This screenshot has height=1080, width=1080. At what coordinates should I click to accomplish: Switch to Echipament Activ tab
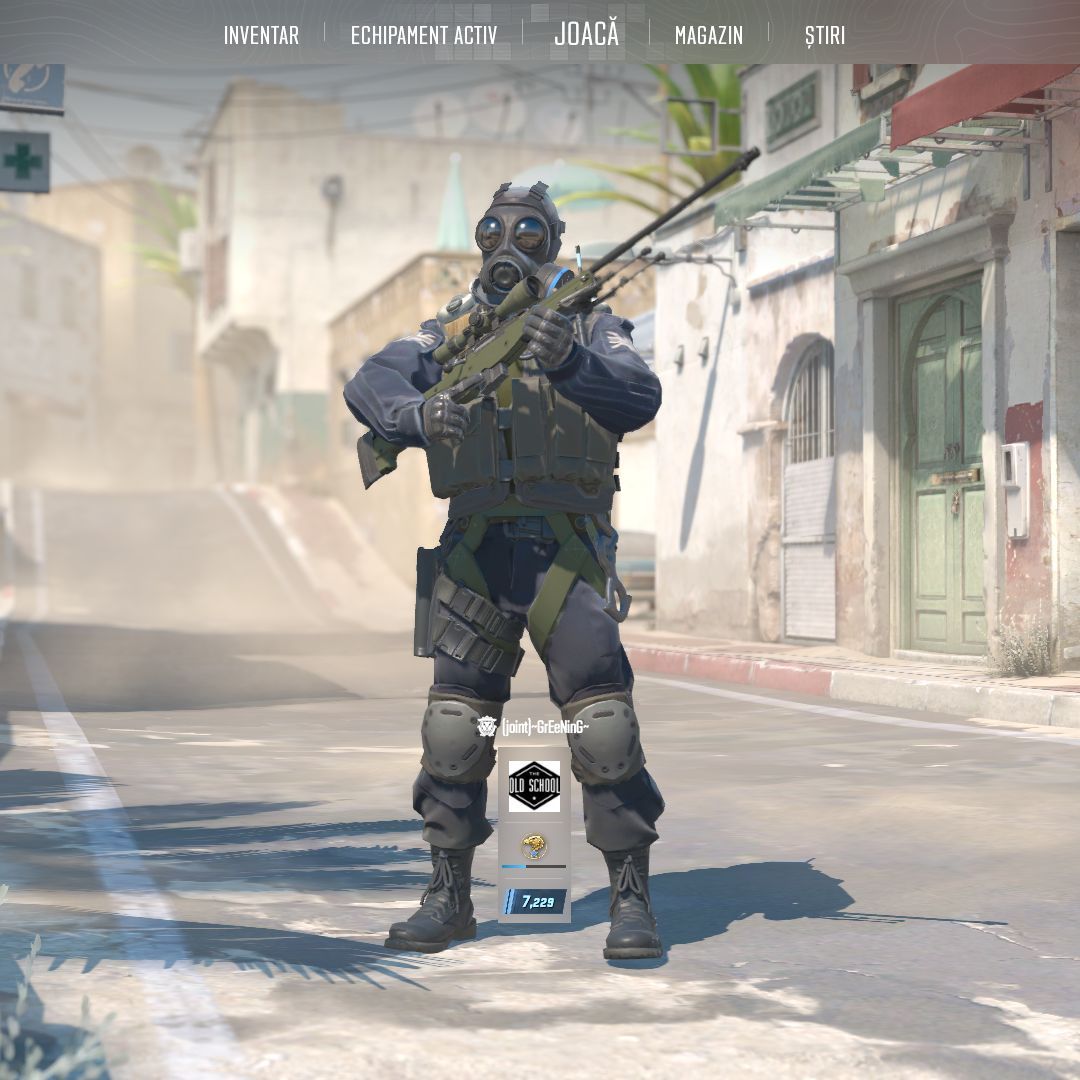click(x=423, y=35)
